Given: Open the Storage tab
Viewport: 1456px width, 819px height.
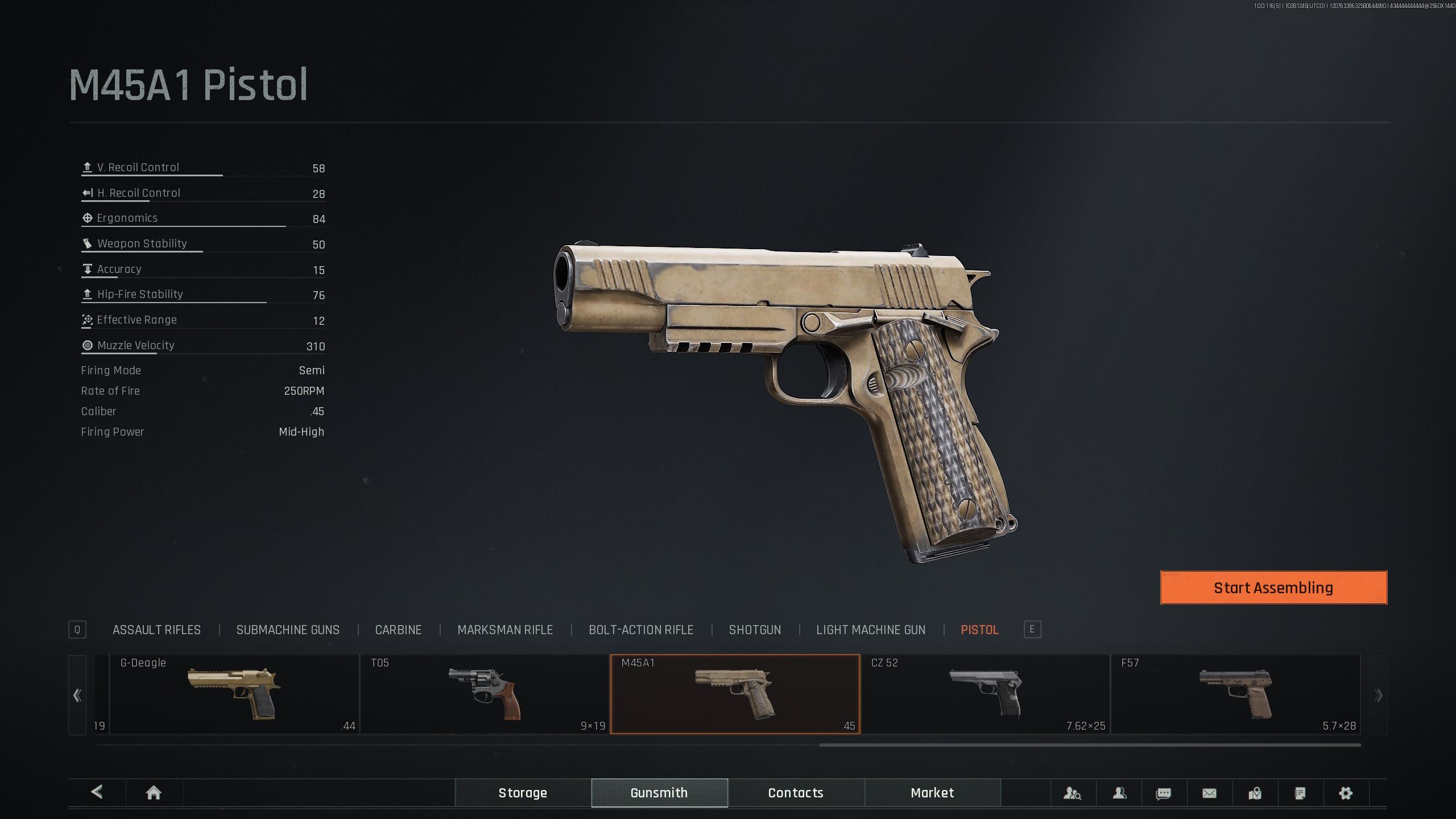Looking at the screenshot, I should coord(523,793).
